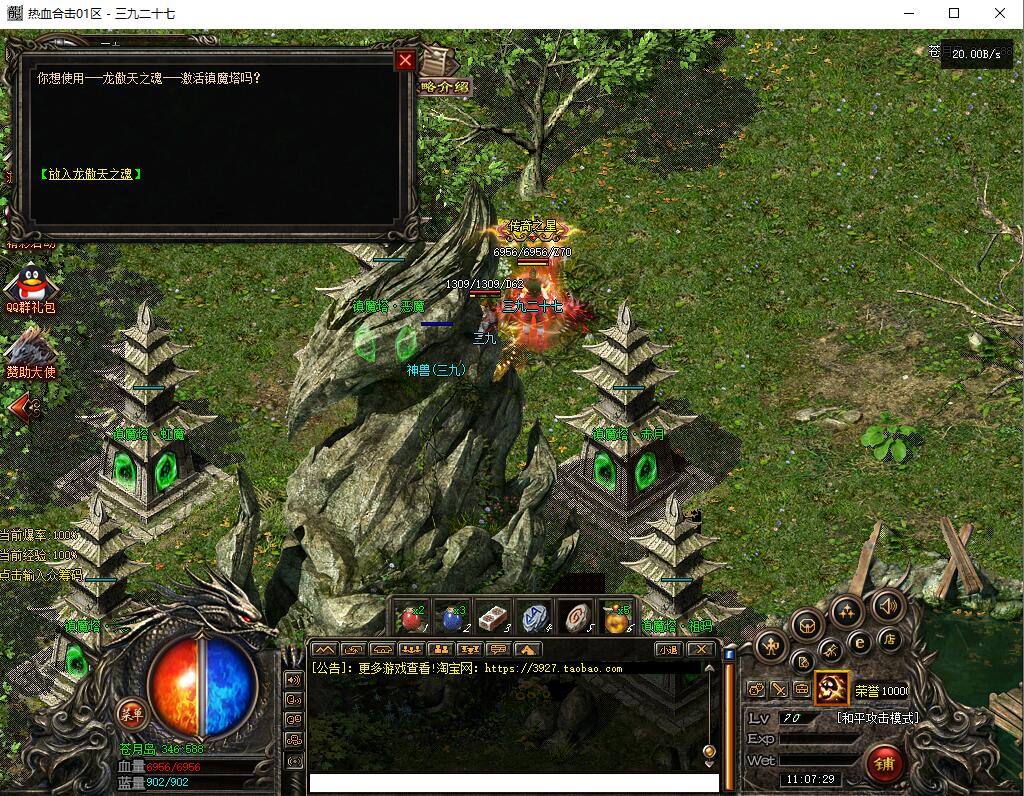Click the chat text input field
Image resolution: width=1024 pixels, height=796 pixels.
pyautogui.click(x=512, y=782)
